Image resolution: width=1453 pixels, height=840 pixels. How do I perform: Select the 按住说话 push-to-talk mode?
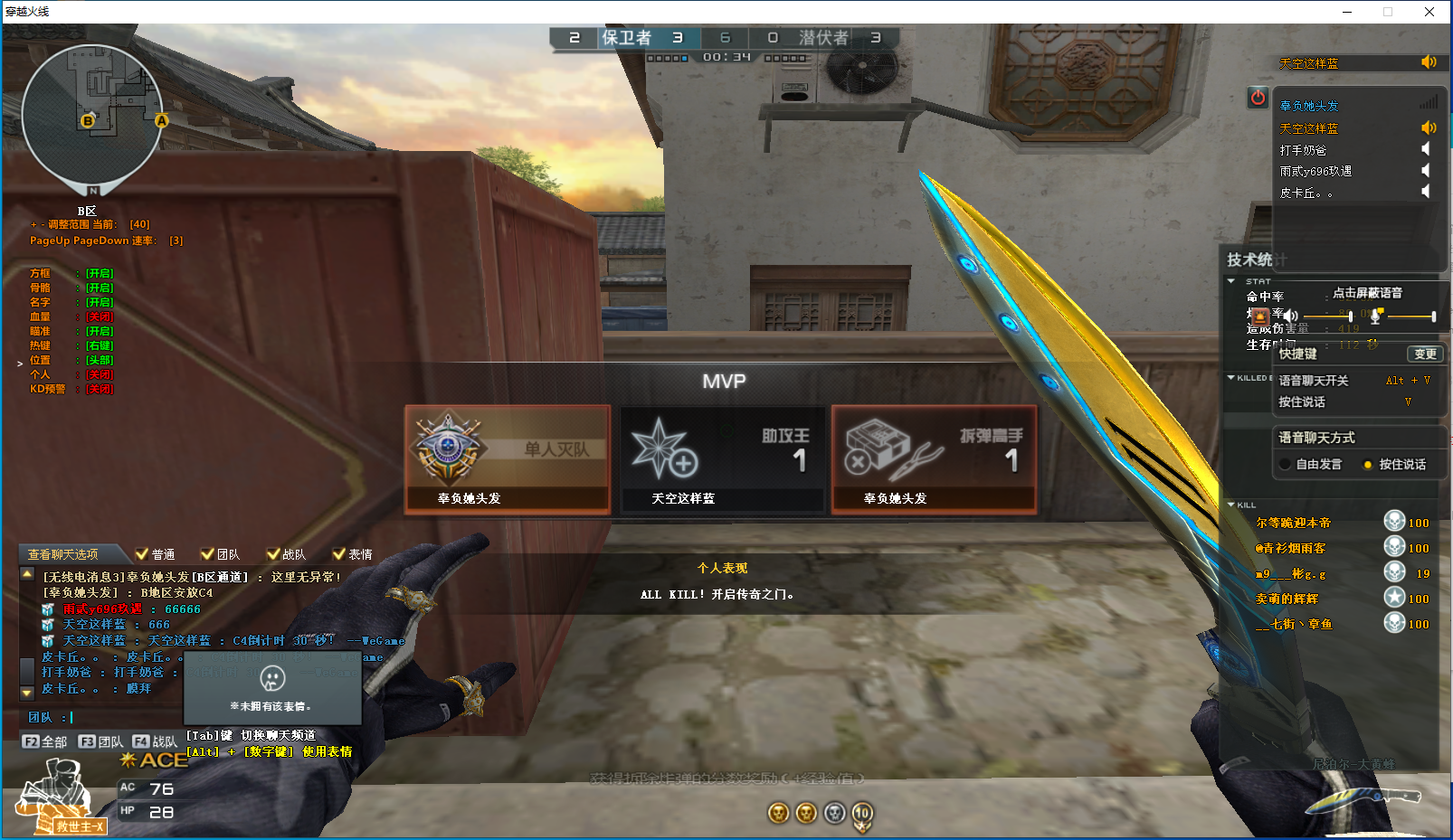pyautogui.click(x=1368, y=464)
